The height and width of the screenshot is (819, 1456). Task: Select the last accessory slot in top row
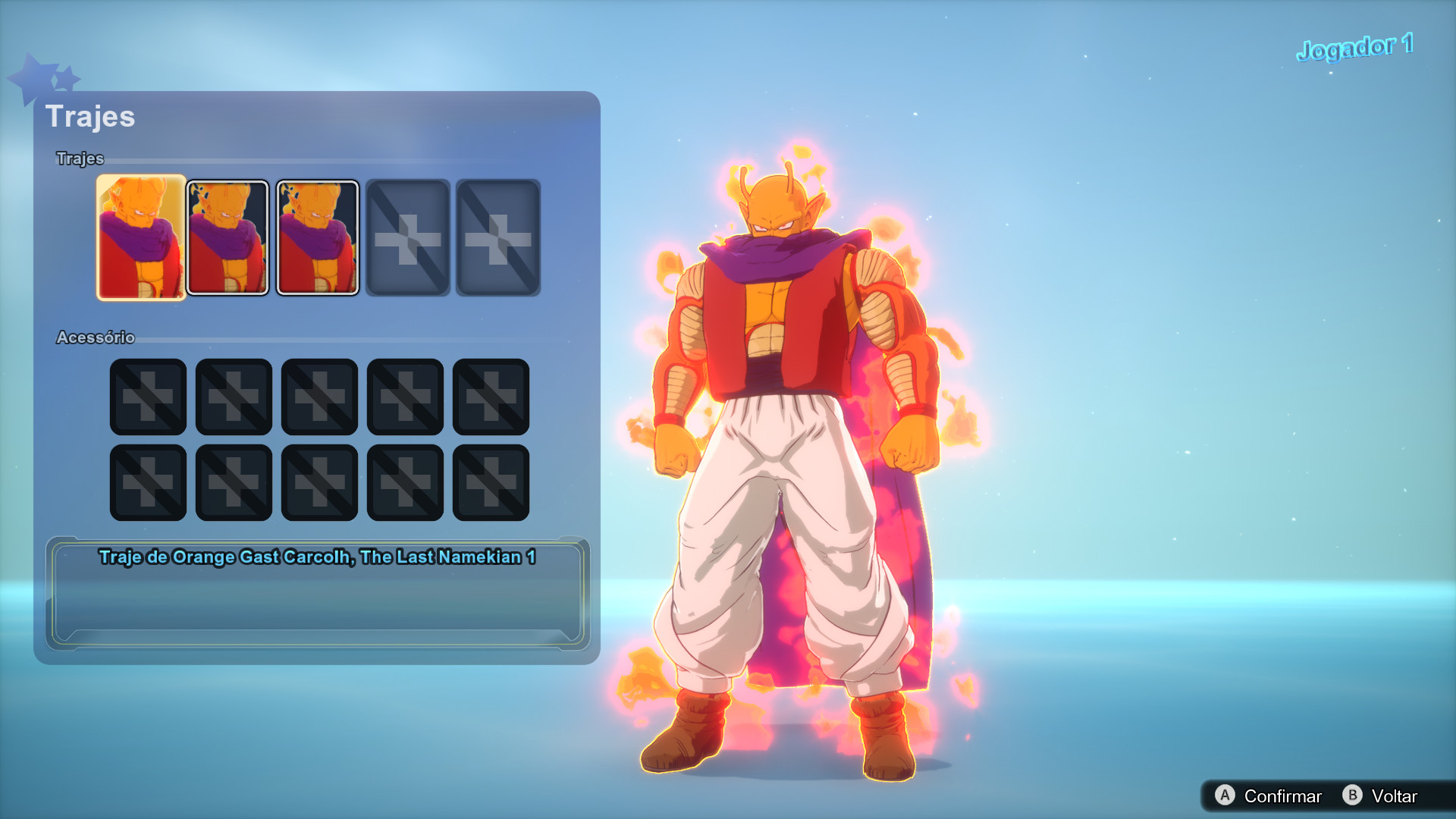coord(491,397)
